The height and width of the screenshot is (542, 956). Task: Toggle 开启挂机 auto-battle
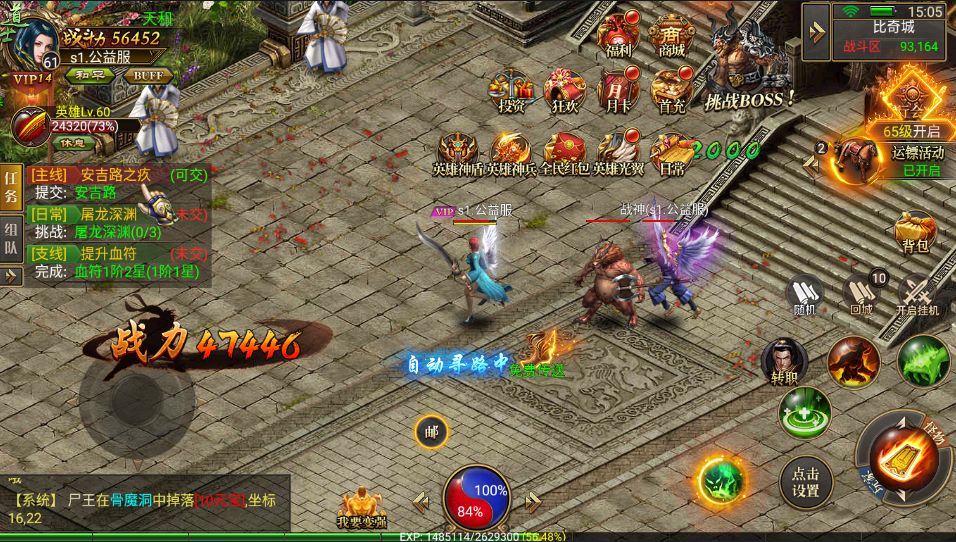coord(918,295)
